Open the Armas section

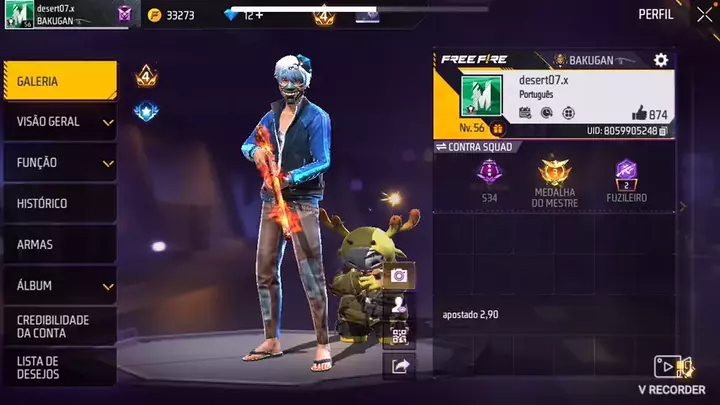click(x=59, y=244)
